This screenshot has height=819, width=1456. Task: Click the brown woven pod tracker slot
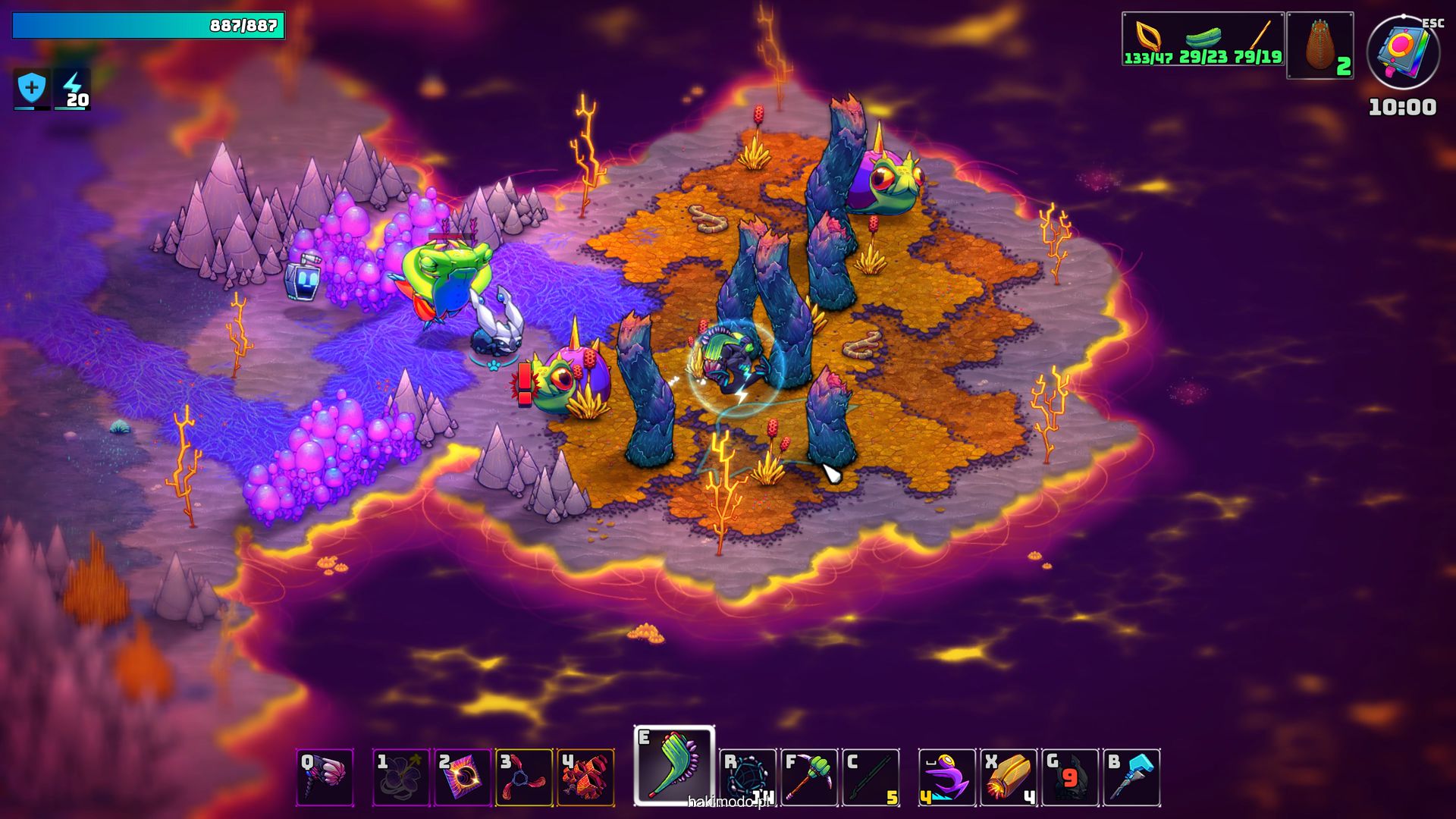(x=1320, y=45)
